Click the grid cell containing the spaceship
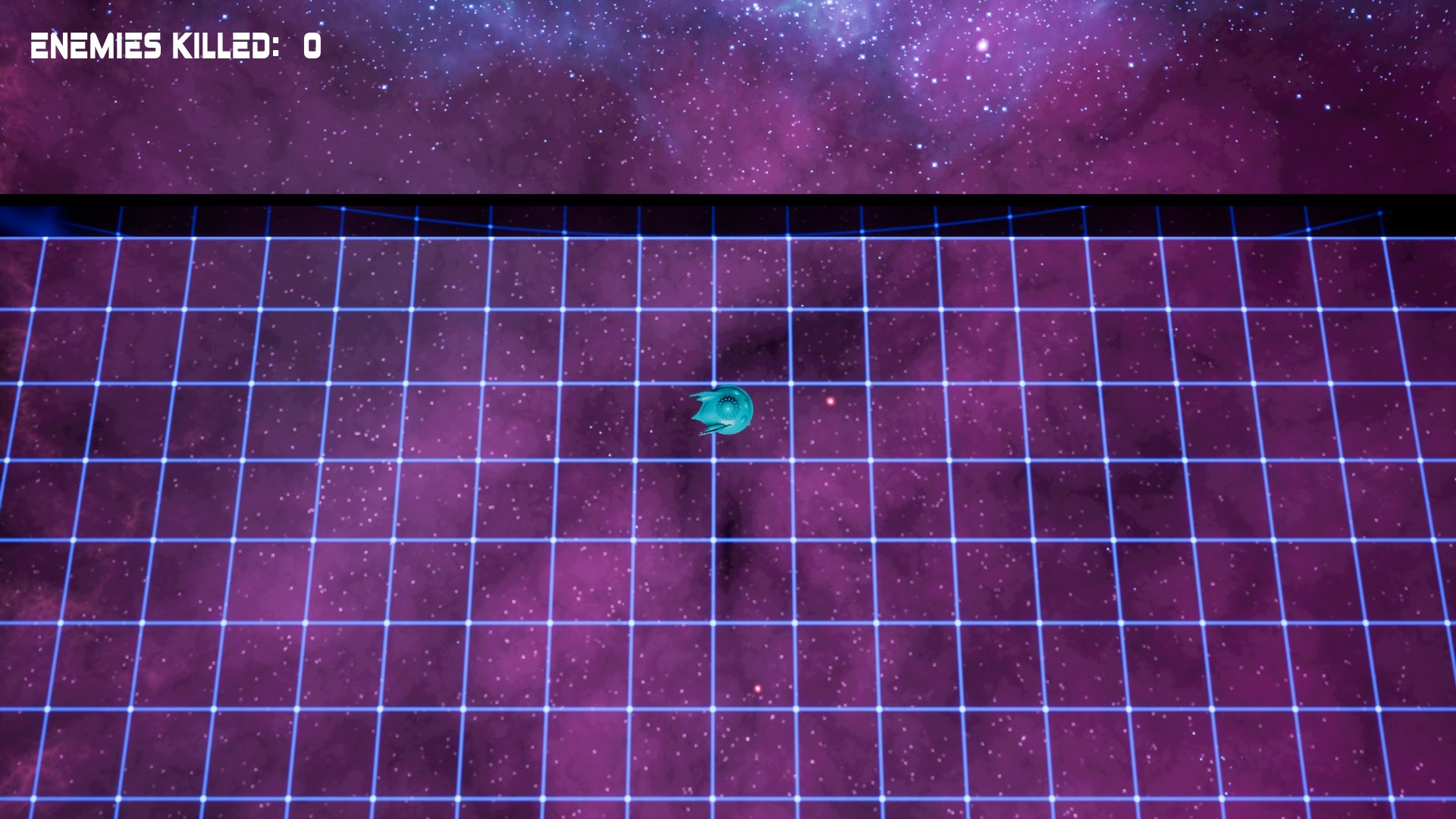1456x819 pixels. 751,421
